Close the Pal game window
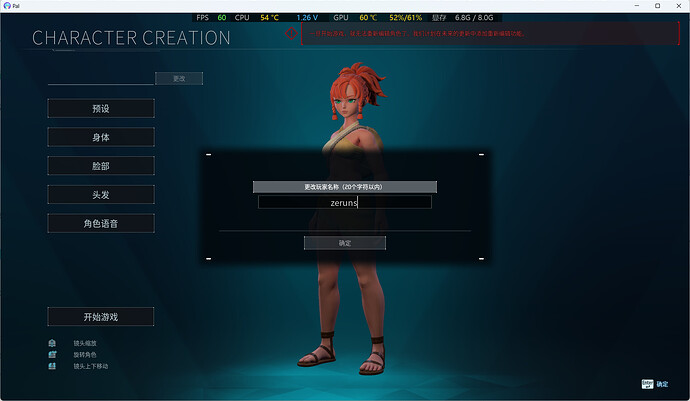This screenshot has height=401, width=690. point(677,6)
